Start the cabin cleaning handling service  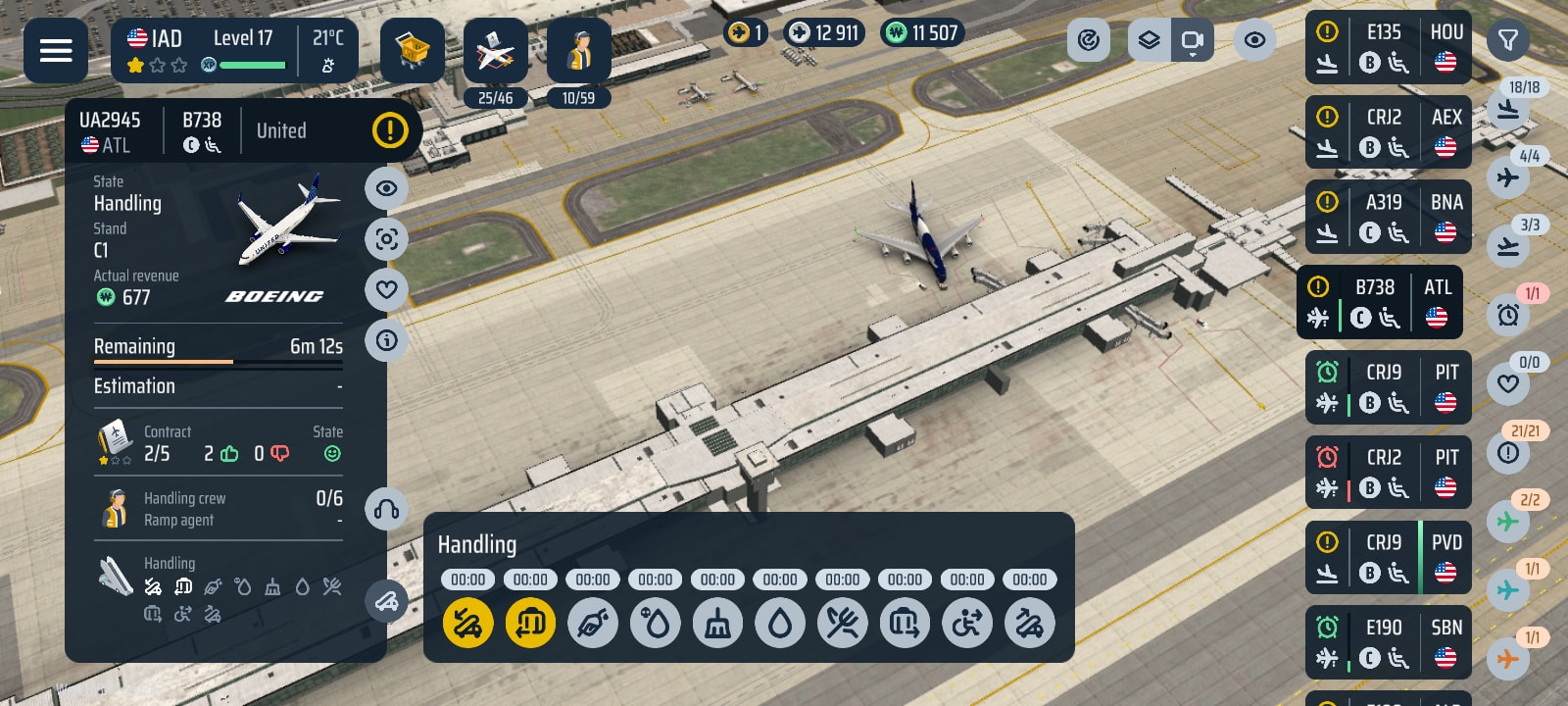click(717, 623)
